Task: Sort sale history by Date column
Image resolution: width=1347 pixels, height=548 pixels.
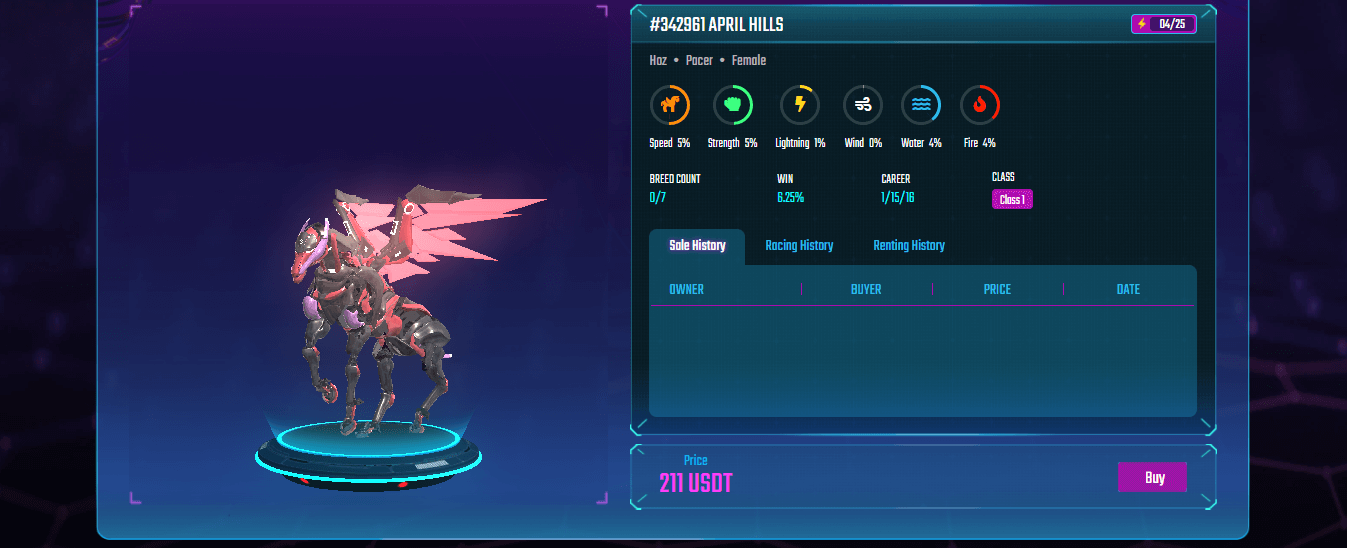Action: [x=1128, y=290]
